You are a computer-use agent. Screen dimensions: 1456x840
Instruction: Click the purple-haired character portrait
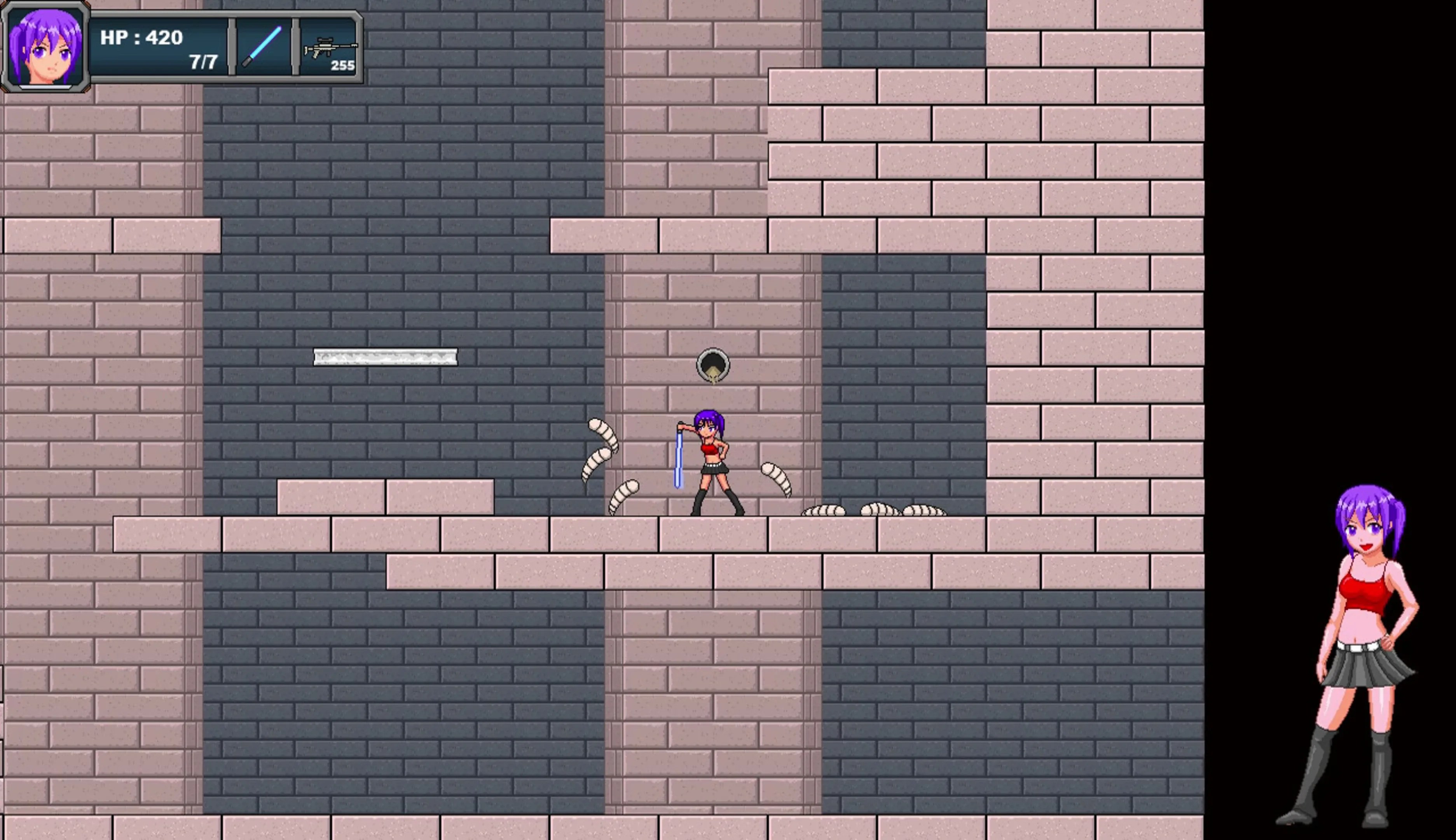coord(45,47)
